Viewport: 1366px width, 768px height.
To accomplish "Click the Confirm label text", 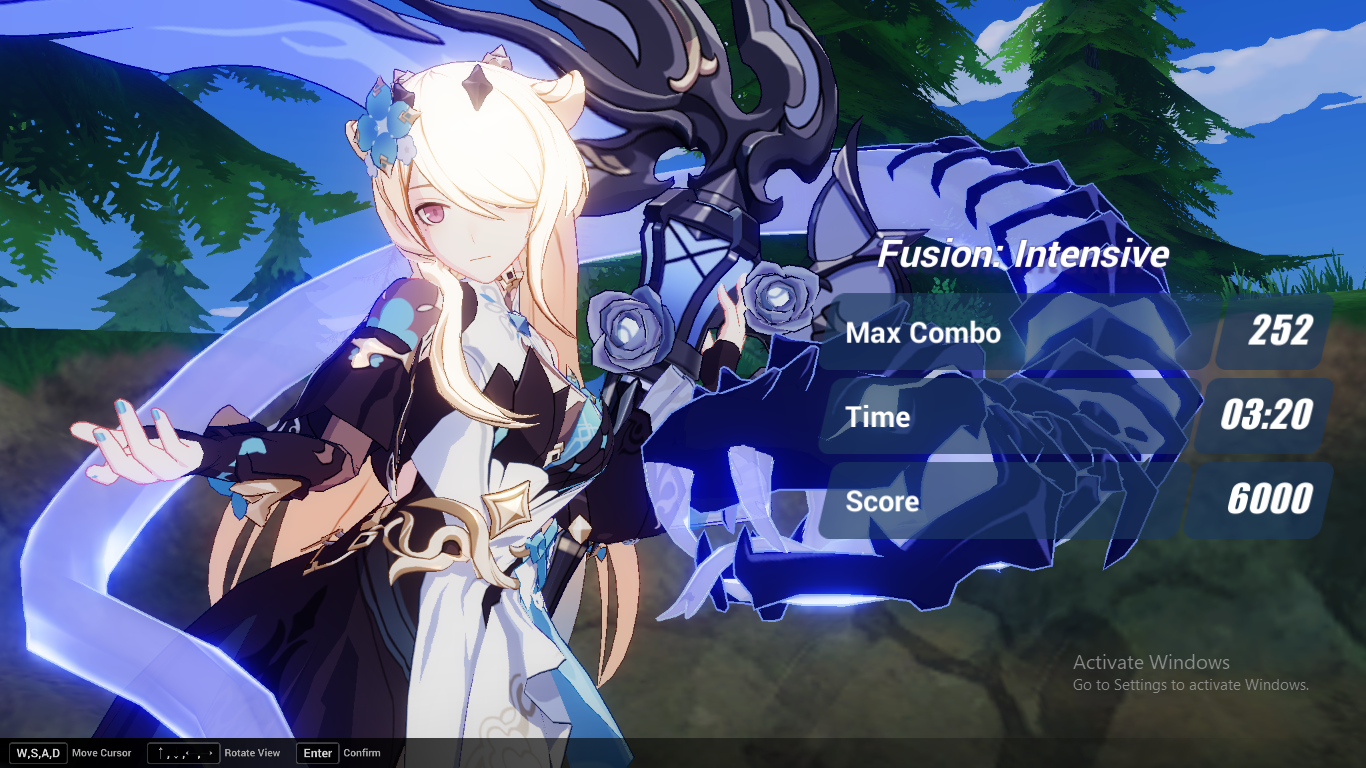I will (x=362, y=753).
